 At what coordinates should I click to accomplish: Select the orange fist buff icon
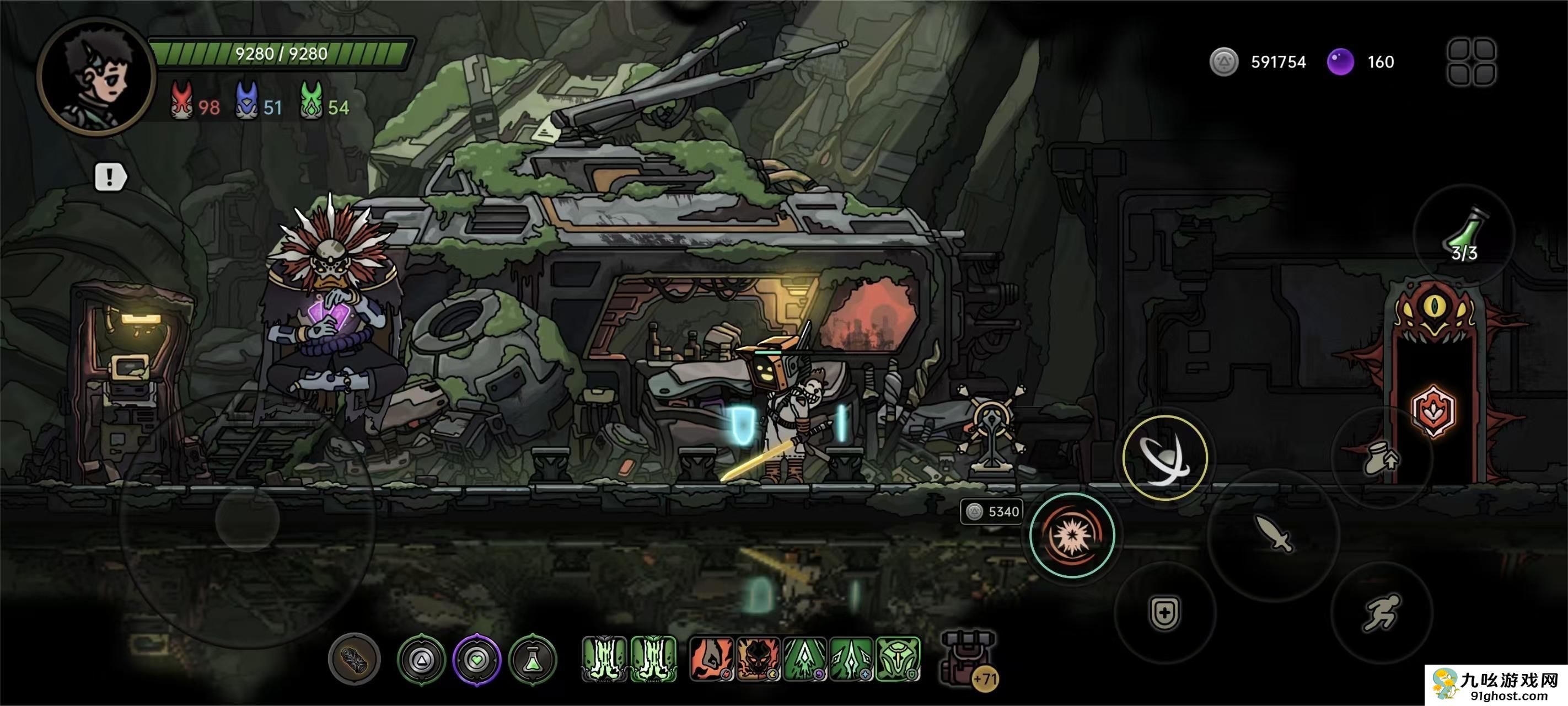[x=711, y=659]
